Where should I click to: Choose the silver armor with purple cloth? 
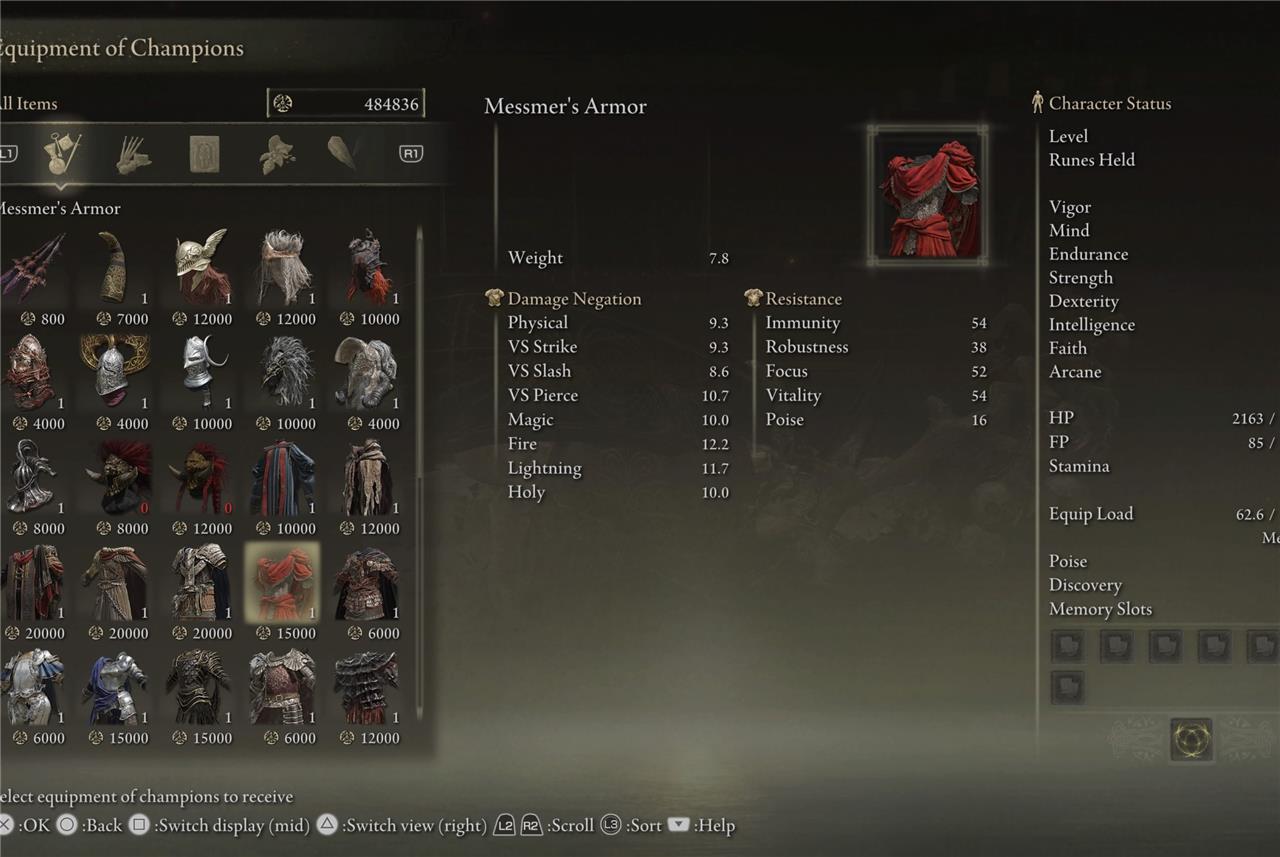(x=117, y=687)
